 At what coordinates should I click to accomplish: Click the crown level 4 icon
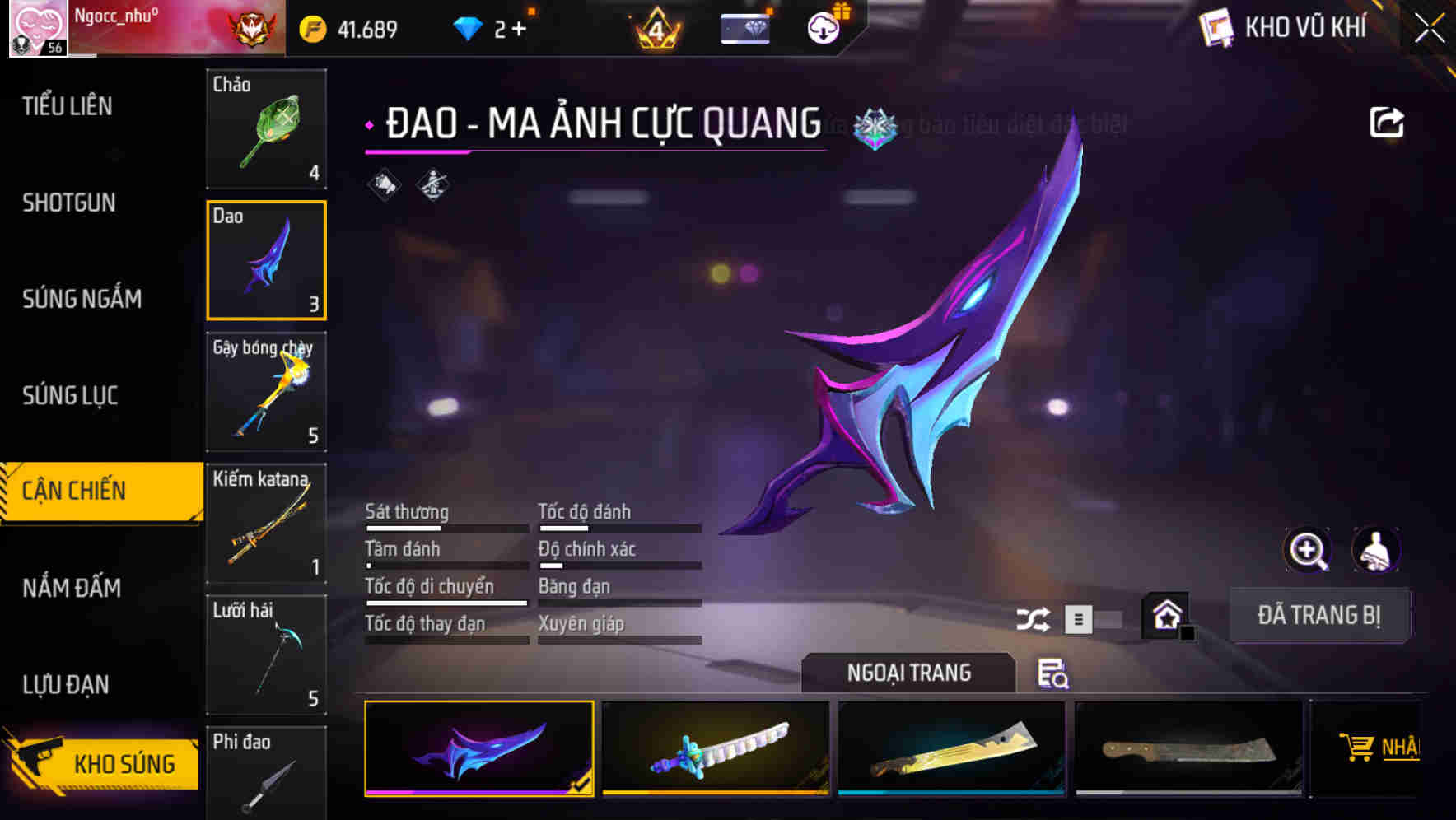click(656, 27)
